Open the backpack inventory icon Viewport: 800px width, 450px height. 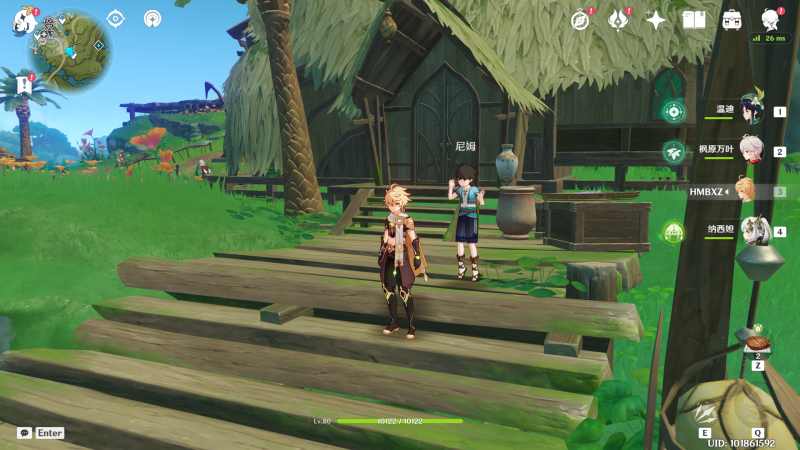[732, 20]
